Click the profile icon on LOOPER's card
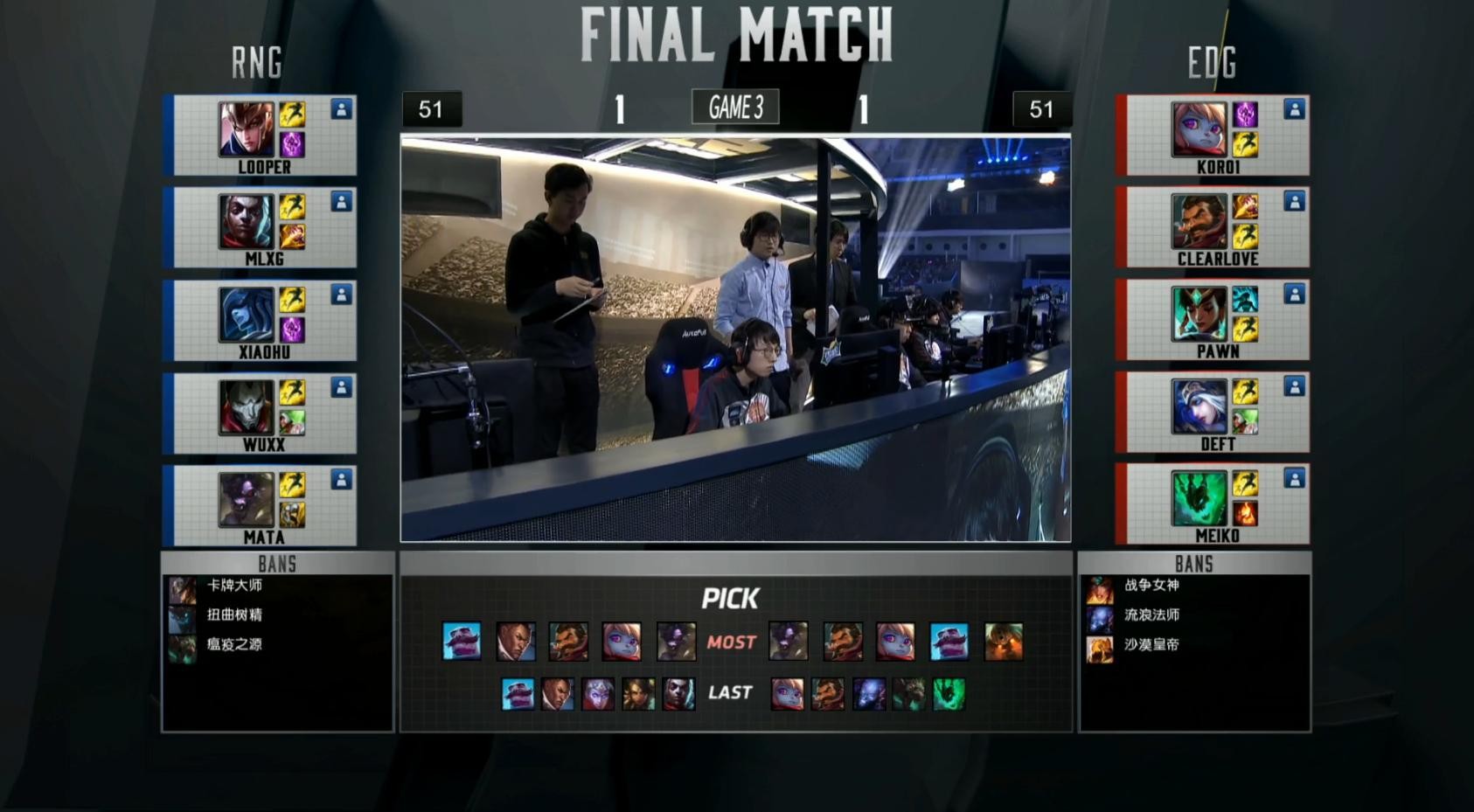This screenshot has height=812, width=1474. pos(341,109)
